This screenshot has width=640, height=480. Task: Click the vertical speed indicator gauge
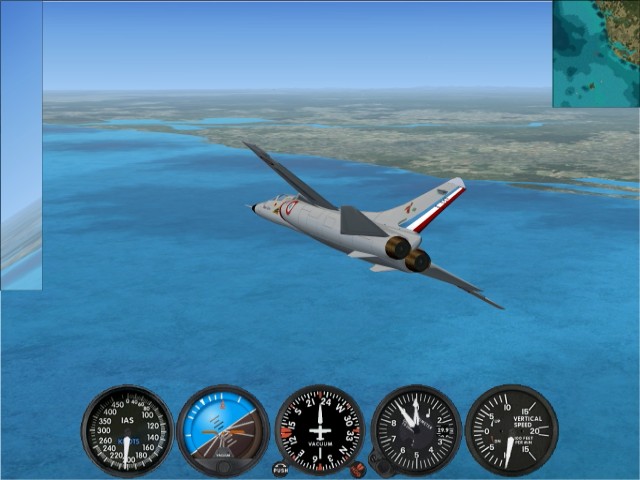(x=511, y=430)
